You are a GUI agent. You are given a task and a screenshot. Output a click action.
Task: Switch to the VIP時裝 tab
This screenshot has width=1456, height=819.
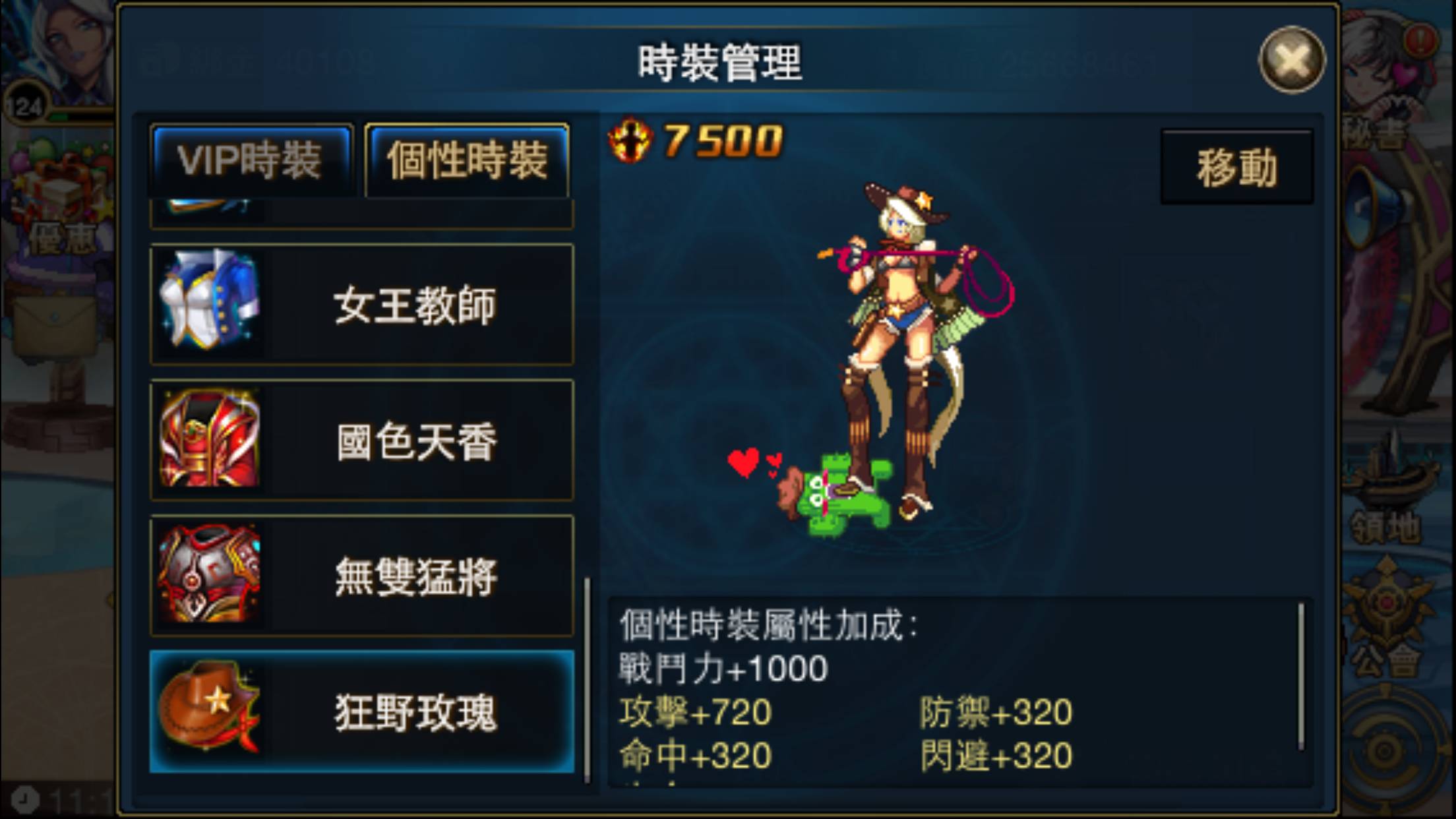[x=253, y=158]
